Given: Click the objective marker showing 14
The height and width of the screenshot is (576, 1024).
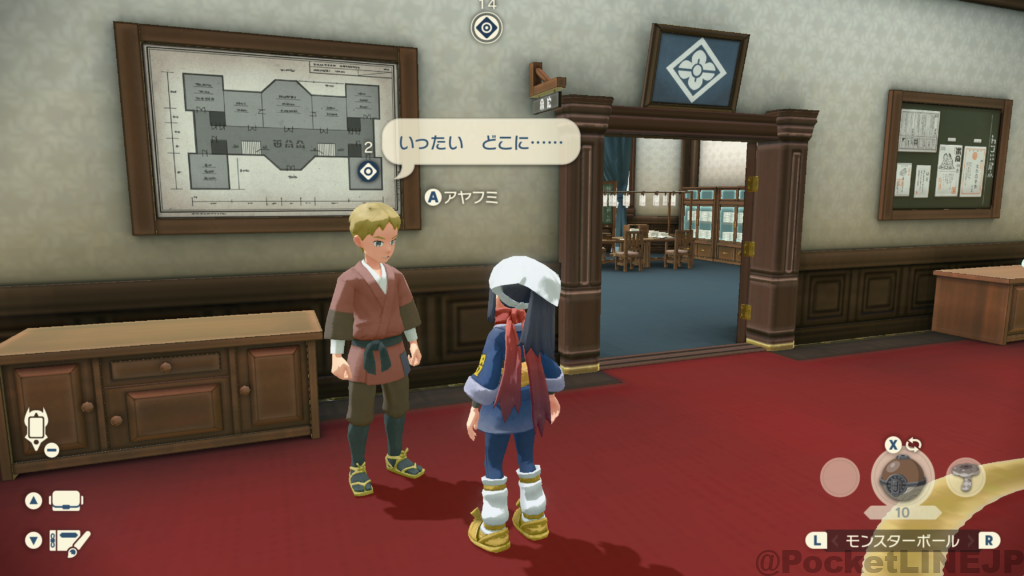Looking at the screenshot, I should (x=487, y=27).
